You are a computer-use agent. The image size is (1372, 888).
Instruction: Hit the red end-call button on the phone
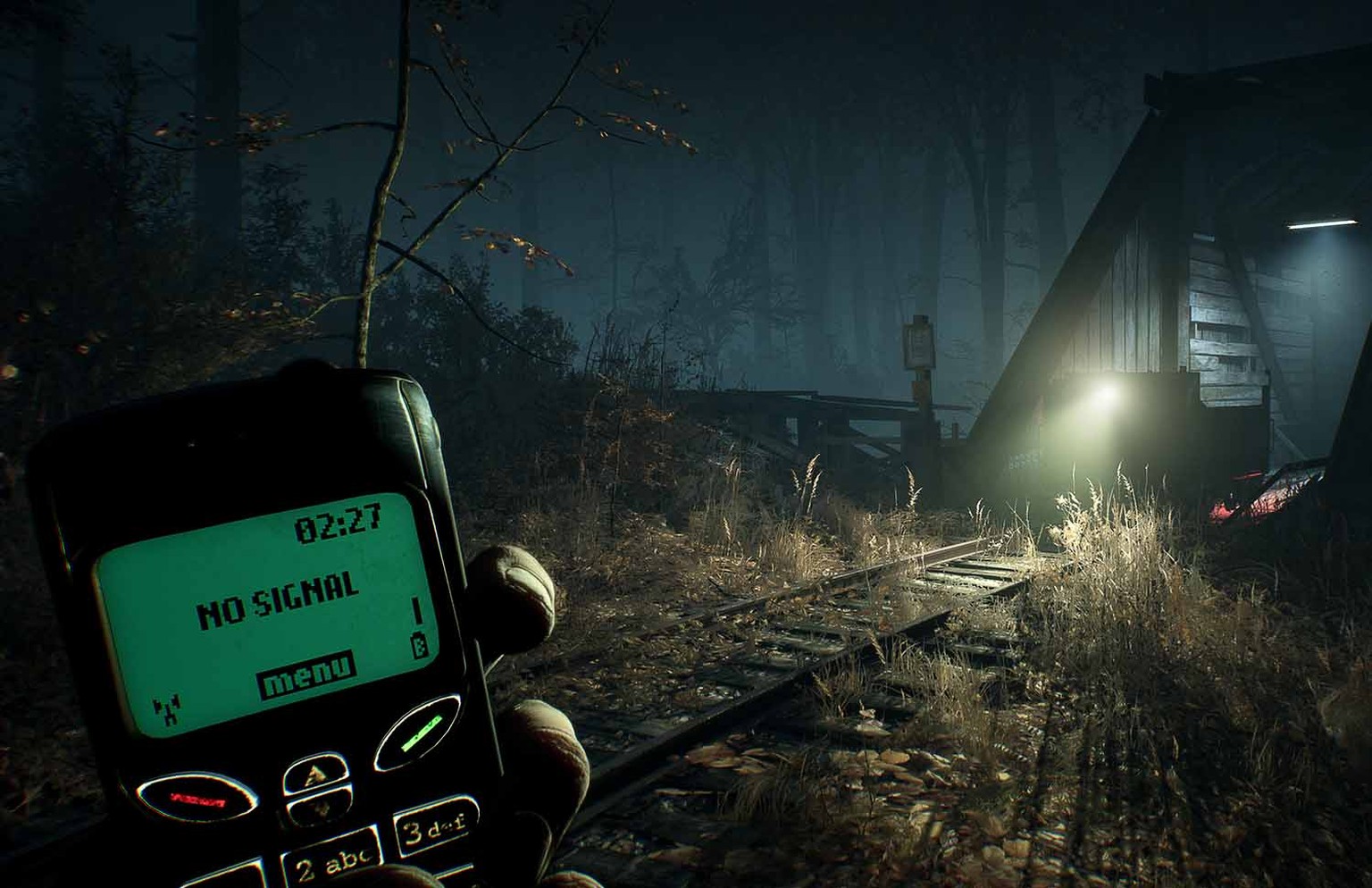click(x=197, y=796)
